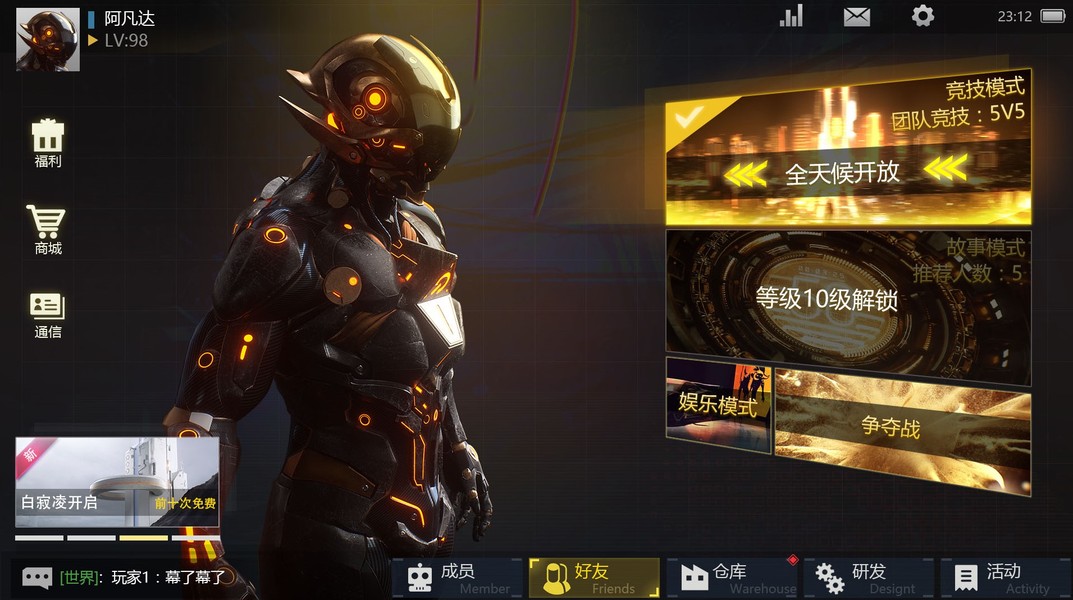View the bar chart rankings icon
The image size is (1073, 600).
[x=791, y=16]
